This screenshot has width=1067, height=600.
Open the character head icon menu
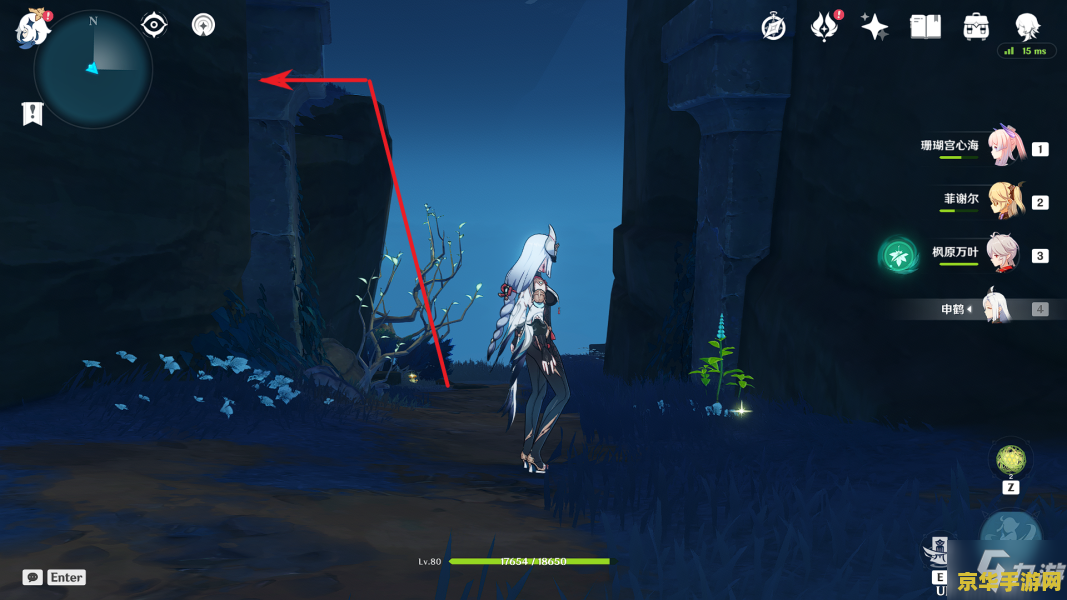[1027, 27]
